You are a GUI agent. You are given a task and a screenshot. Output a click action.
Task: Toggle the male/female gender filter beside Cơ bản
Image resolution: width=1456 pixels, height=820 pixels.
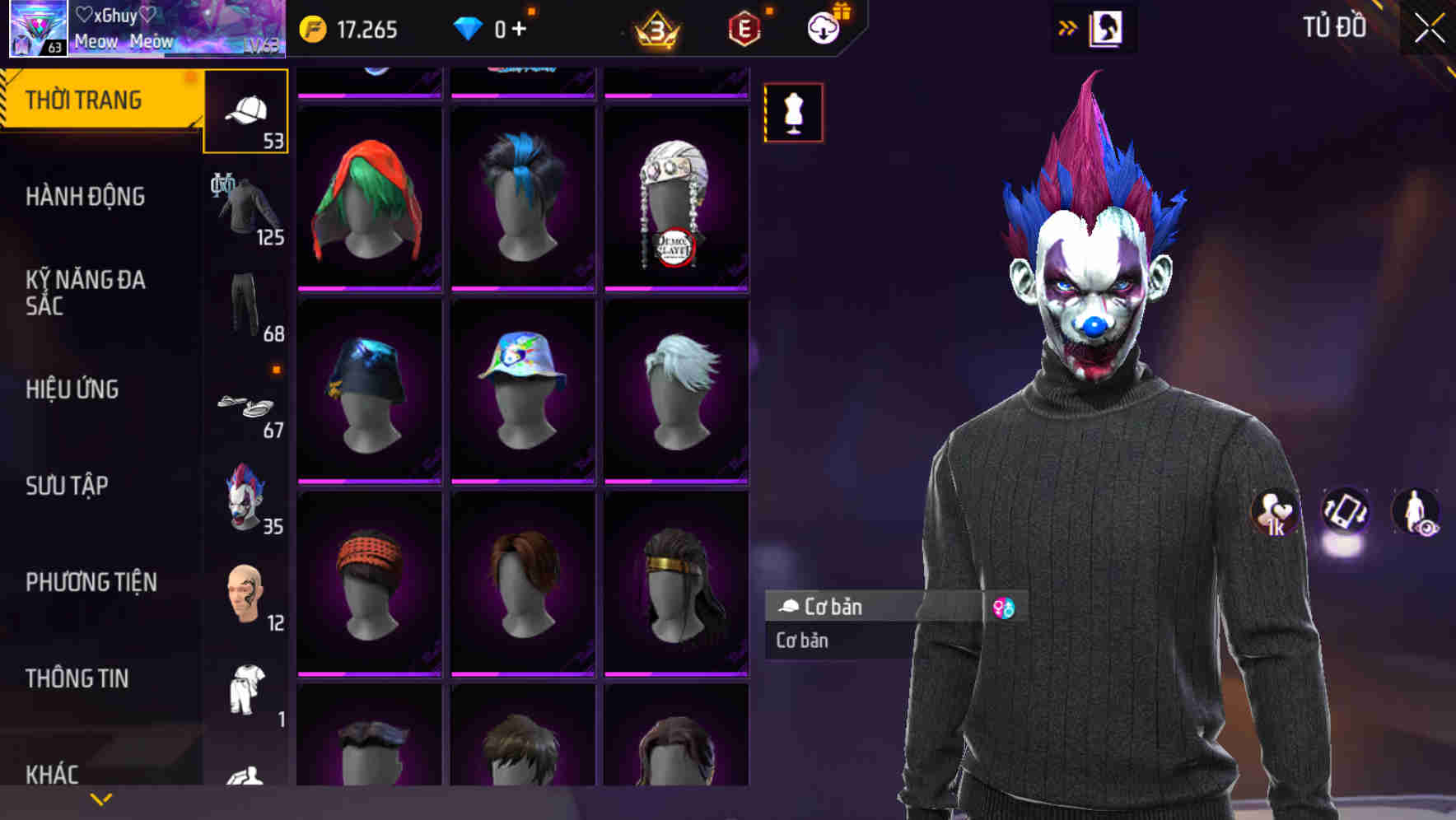(1006, 607)
